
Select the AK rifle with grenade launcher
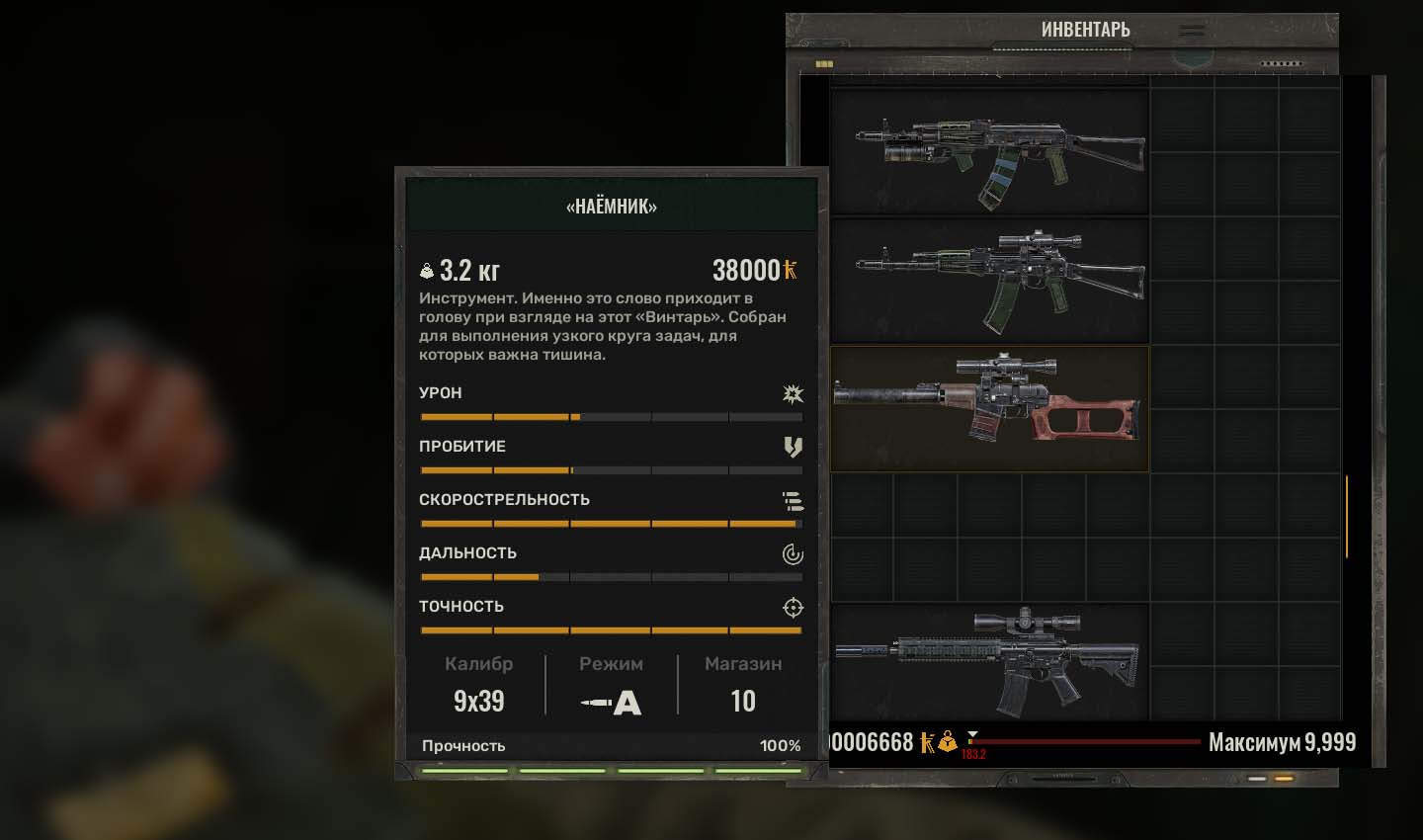pos(989,152)
